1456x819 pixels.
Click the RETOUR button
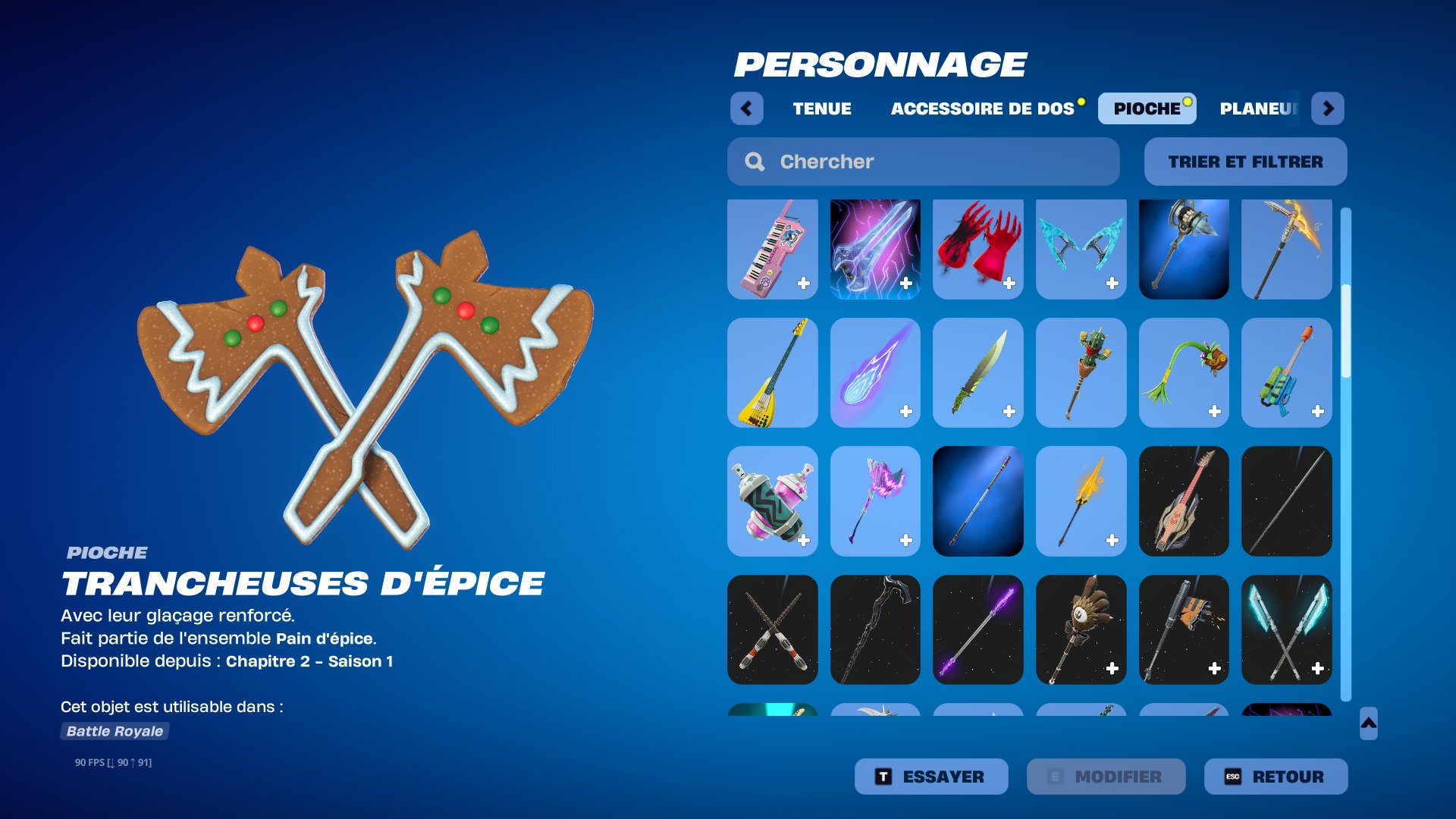1275,776
